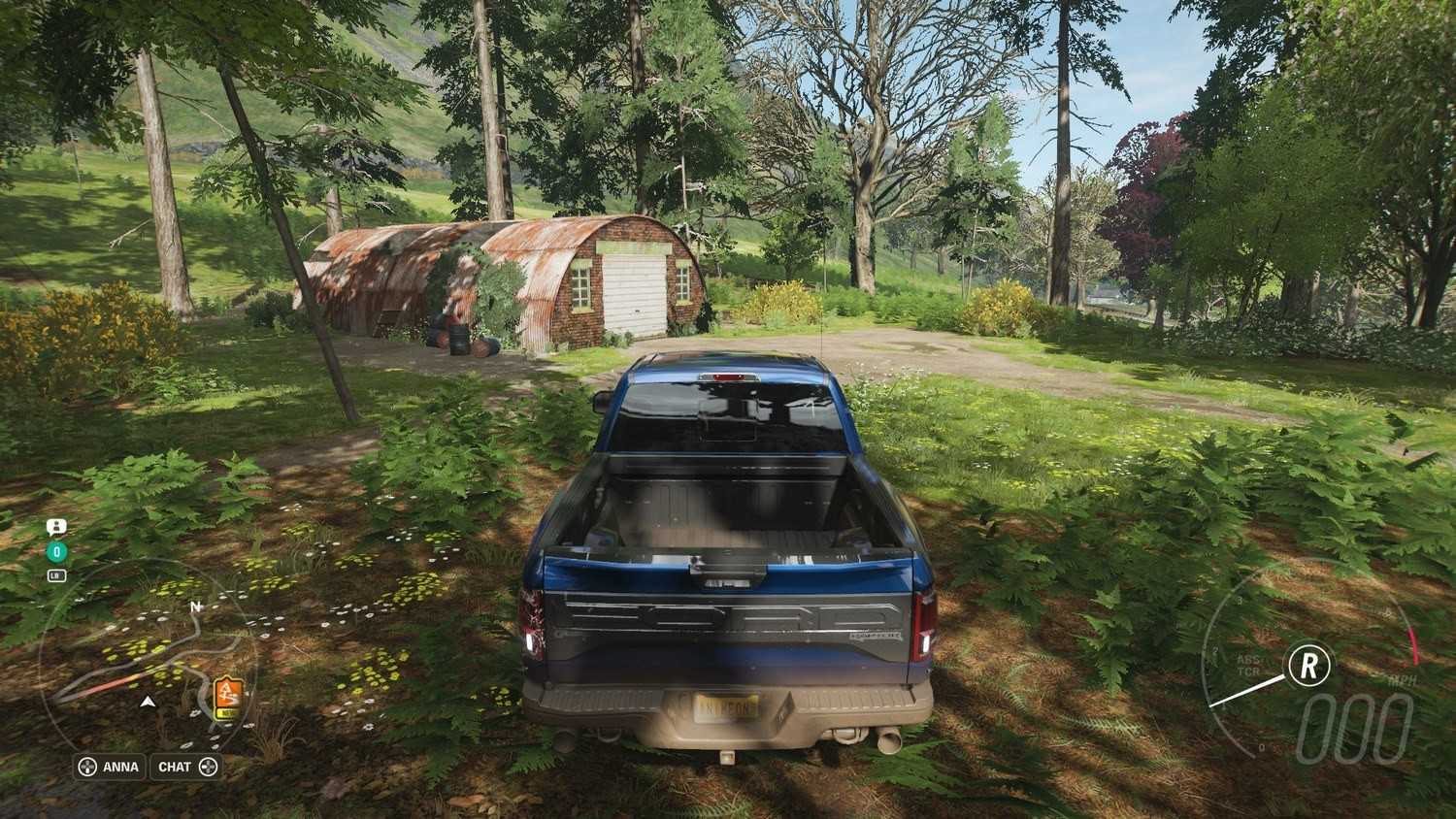Viewport: 1456px width, 819px height.
Task: Click the green circle showing 0
Action: coord(56,552)
